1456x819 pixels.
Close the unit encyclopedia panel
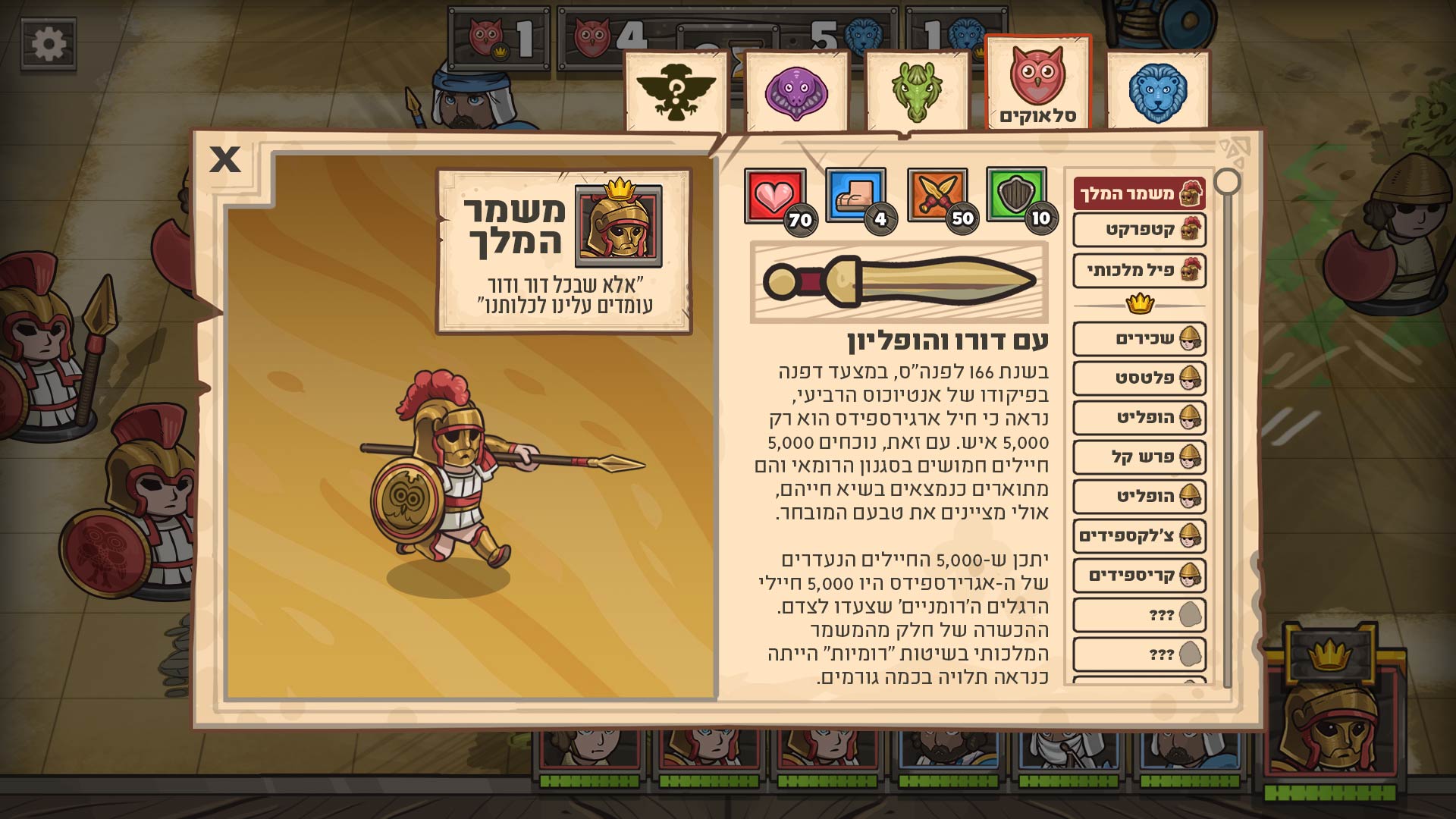224,159
